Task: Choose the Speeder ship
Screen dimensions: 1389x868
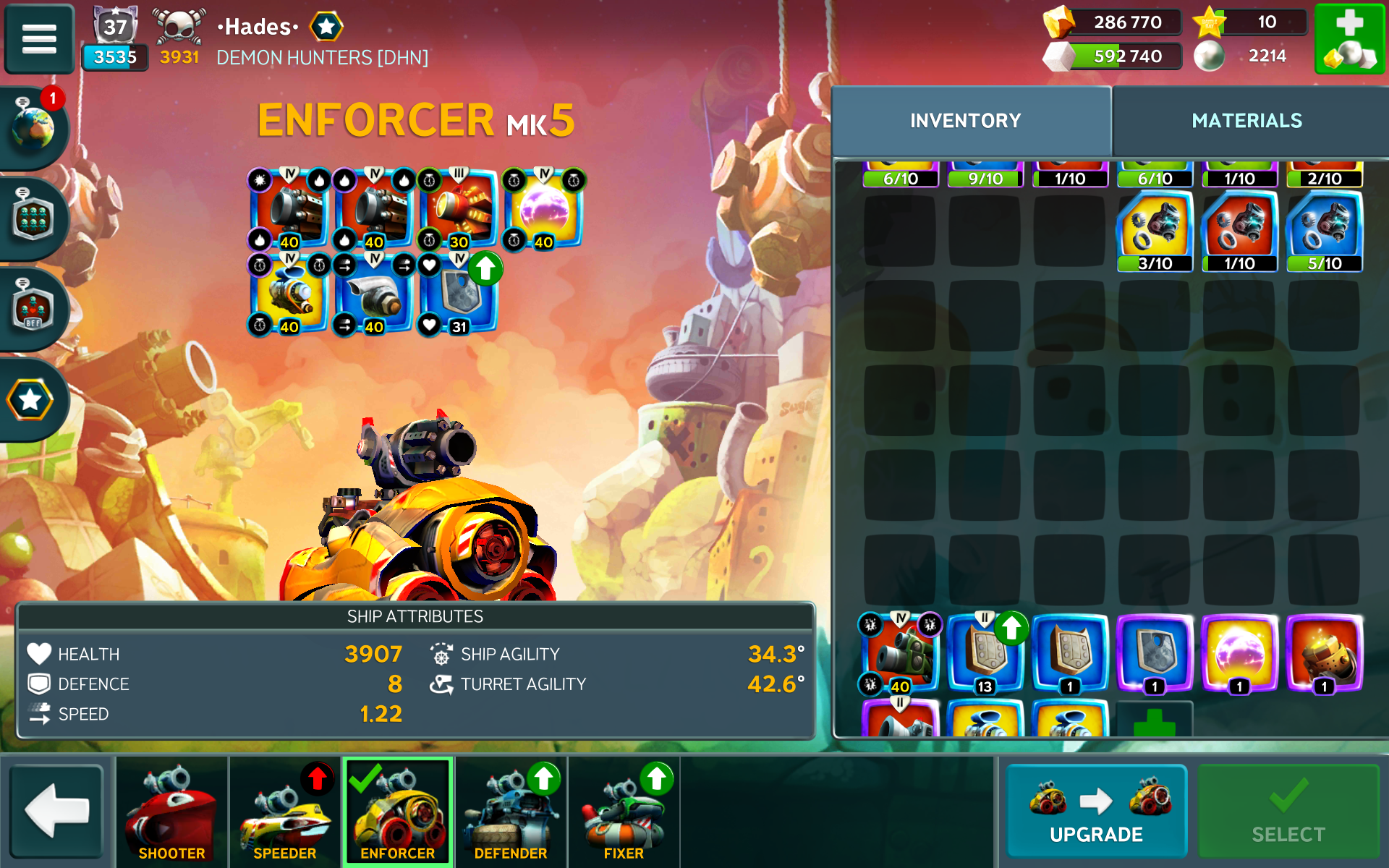Action: point(284,812)
